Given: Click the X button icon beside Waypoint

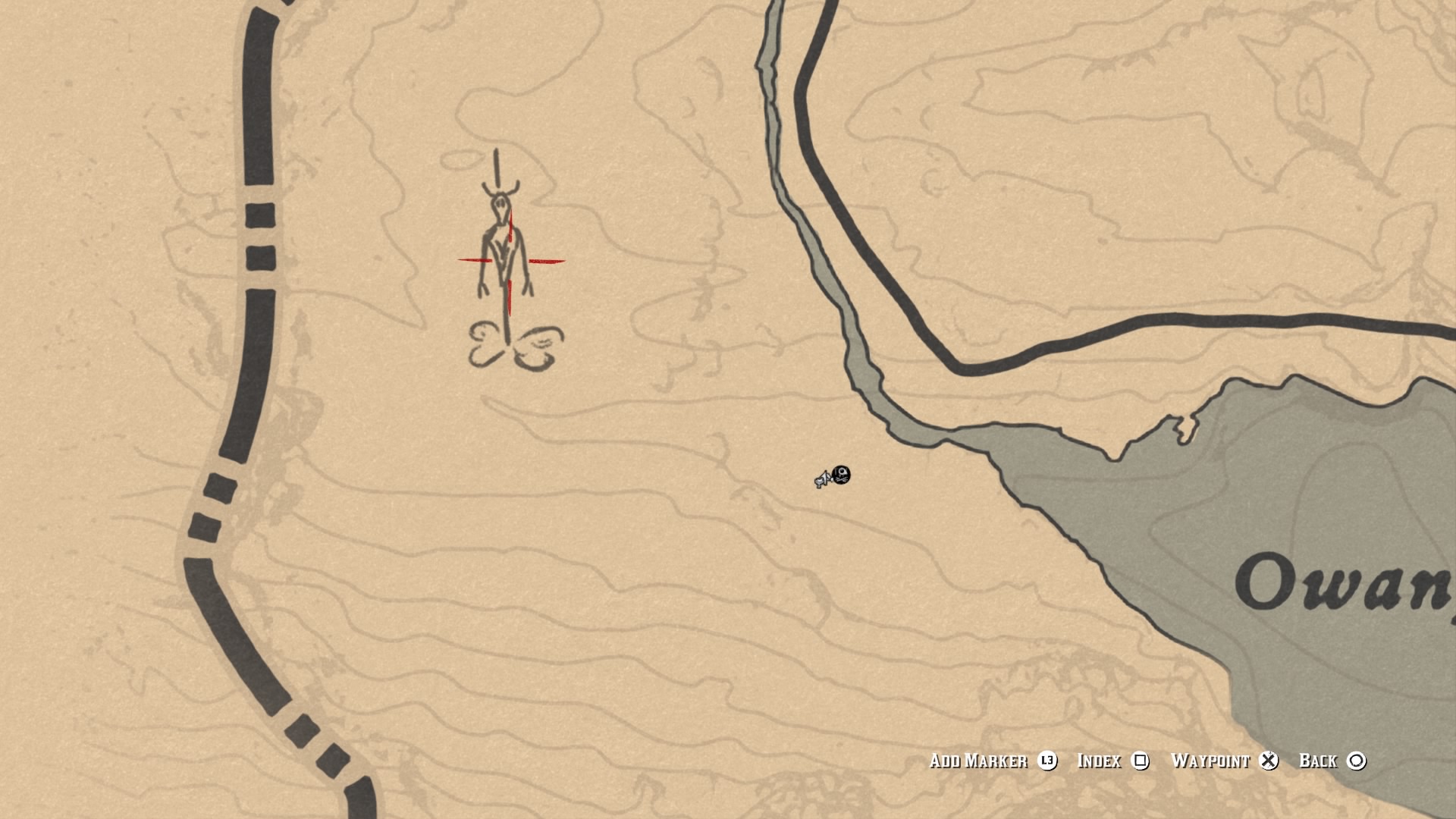Looking at the screenshot, I should 1270,761.
